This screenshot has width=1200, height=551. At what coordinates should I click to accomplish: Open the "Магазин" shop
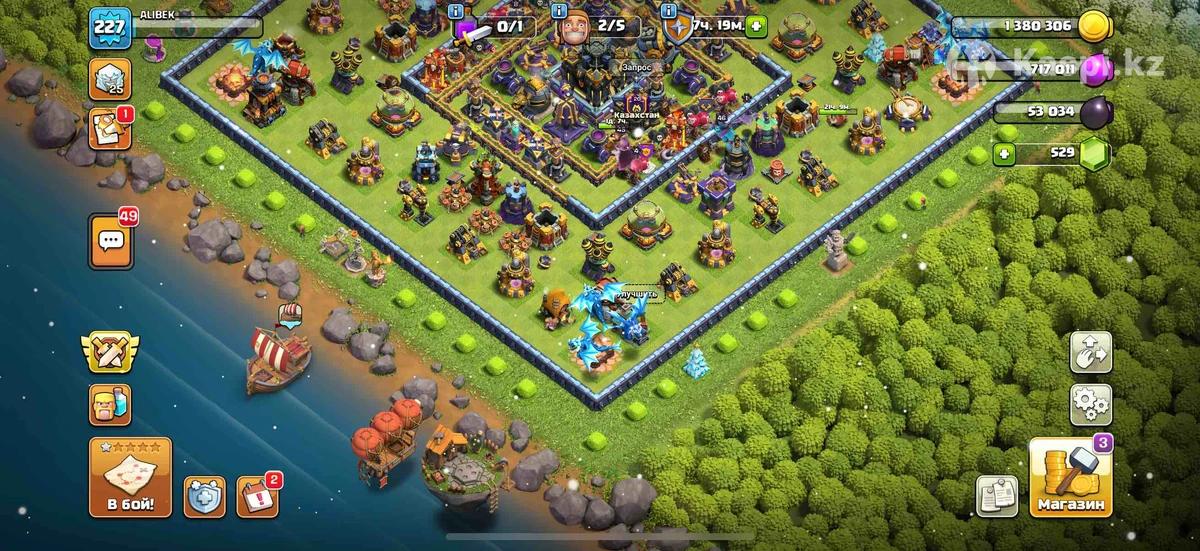point(1071,478)
